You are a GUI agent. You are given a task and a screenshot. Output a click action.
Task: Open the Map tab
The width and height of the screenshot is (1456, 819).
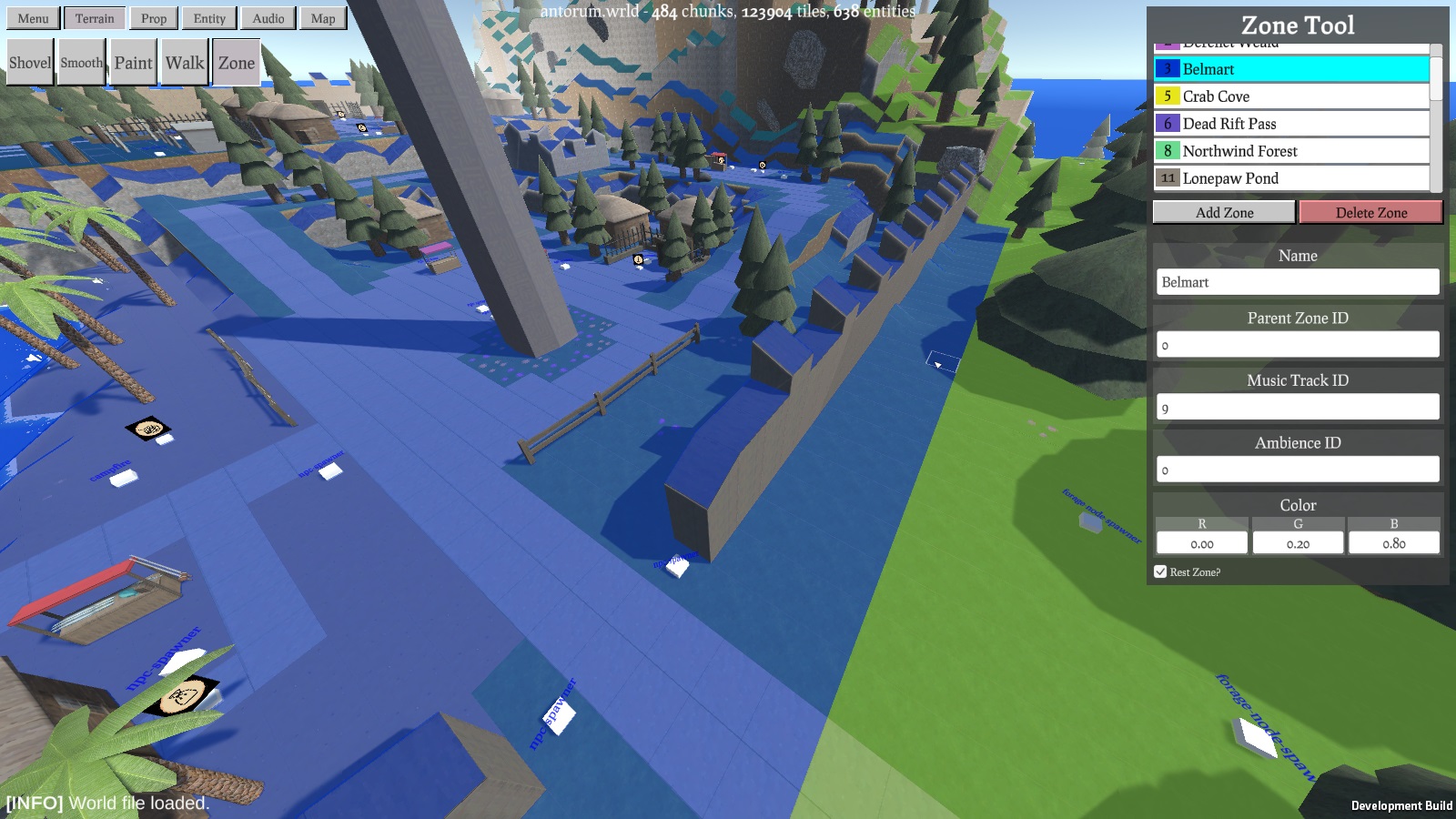coord(323,18)
